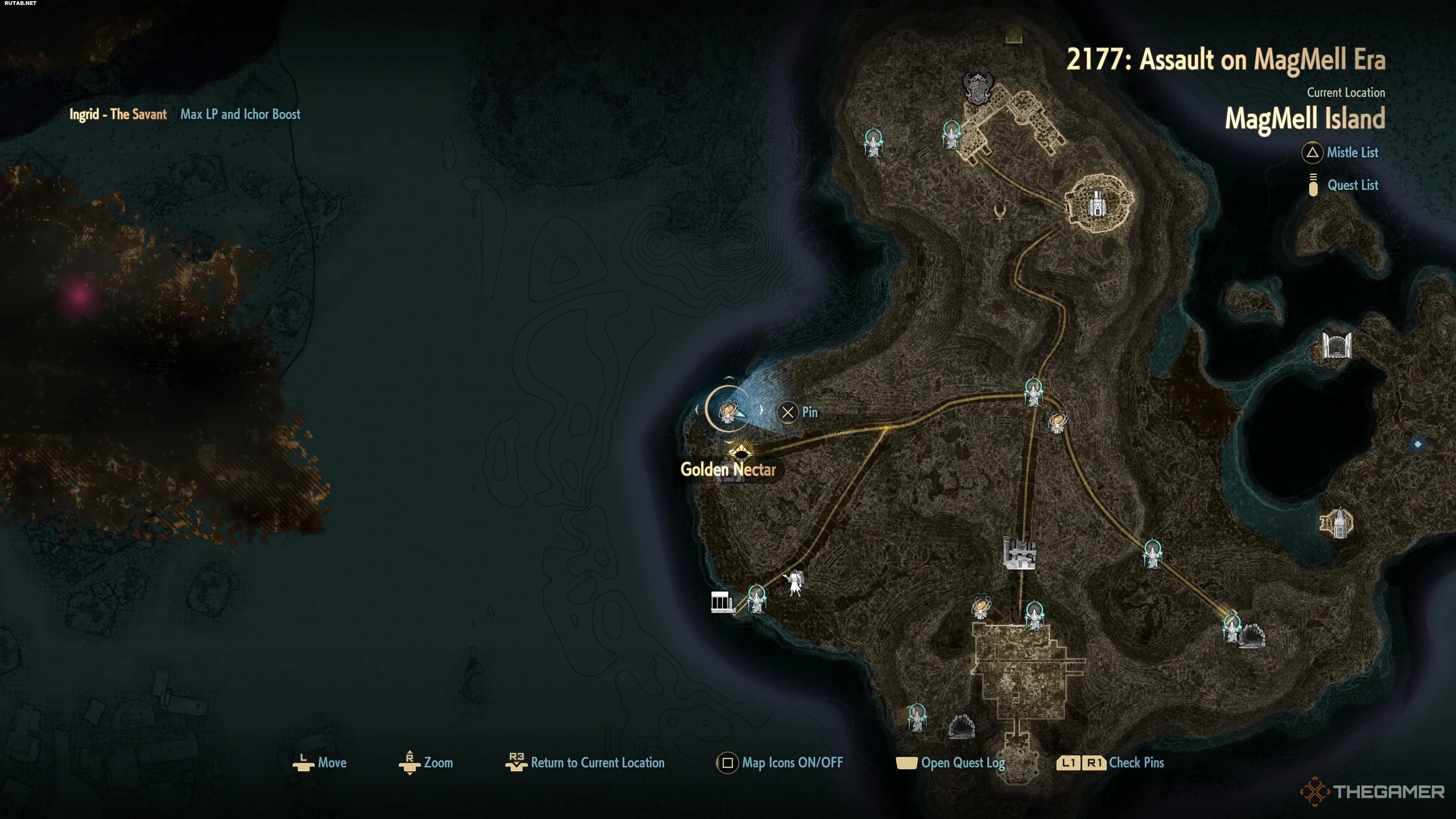Select the Golden Nectar eye marker
1456x819 pixels.
click(x=740, y=452)
